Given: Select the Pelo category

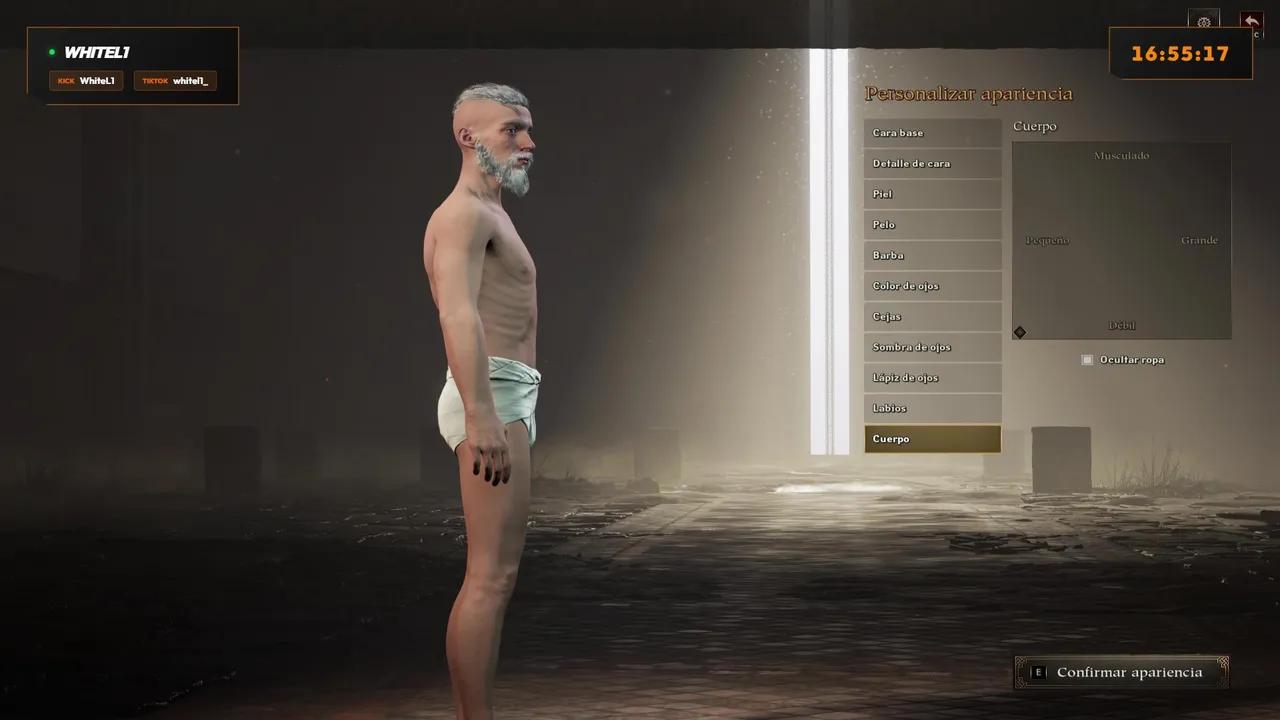Looking at the screenshot, I should [x=932, y=224].
